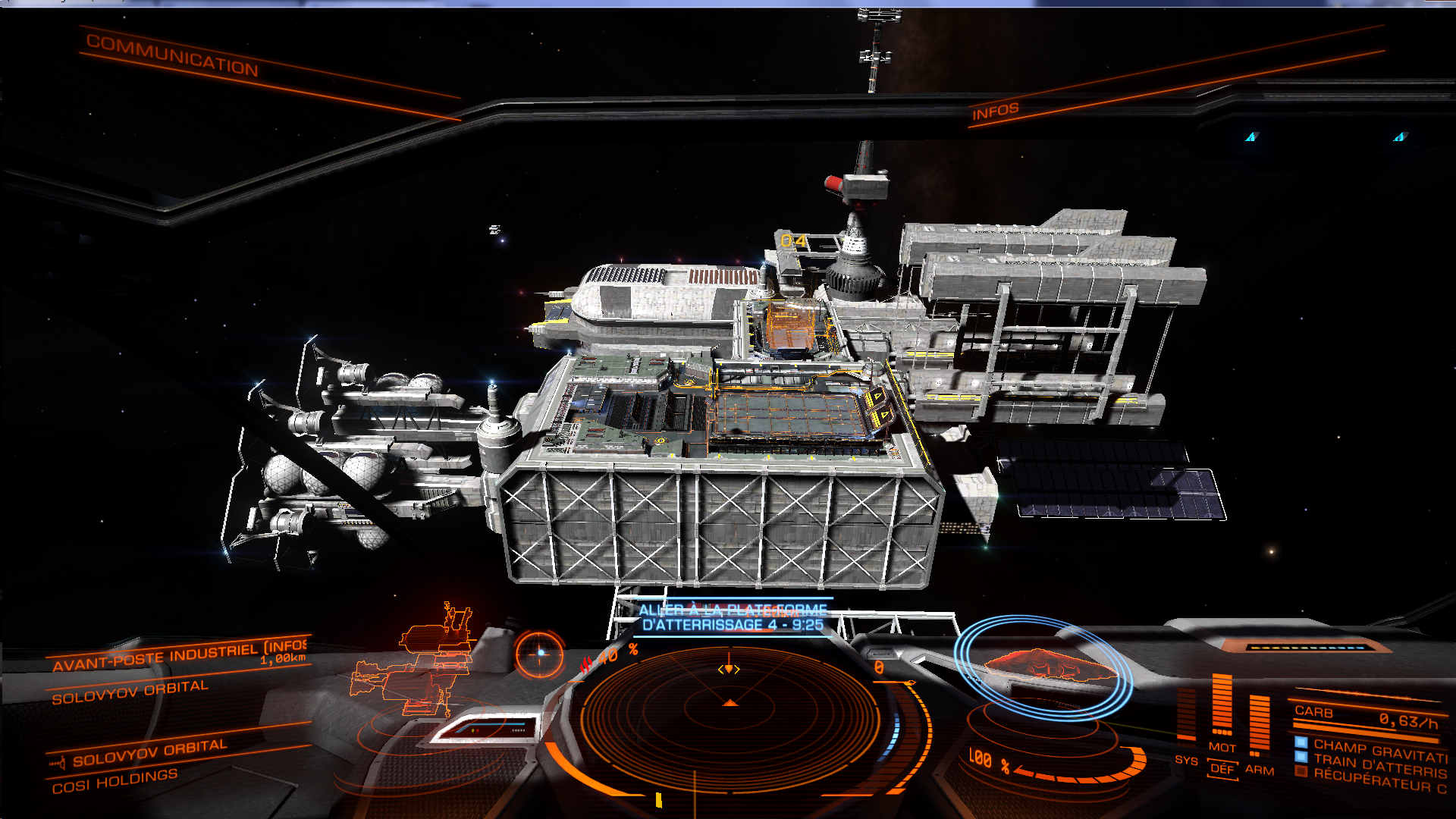The height and width of the screenshot is (819, 1456).
Task: Toggle the Récupérateur cargo scoop entry
Action: tap(1379, 782)
